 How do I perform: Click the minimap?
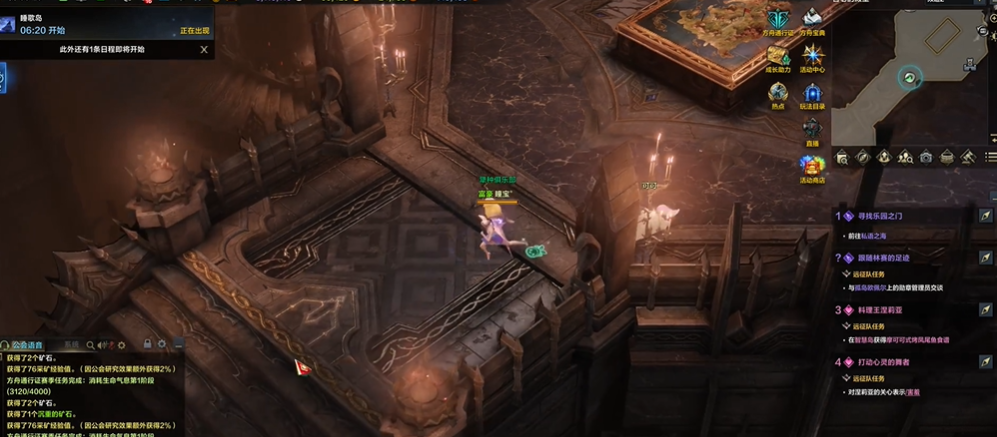coord(910,75)
